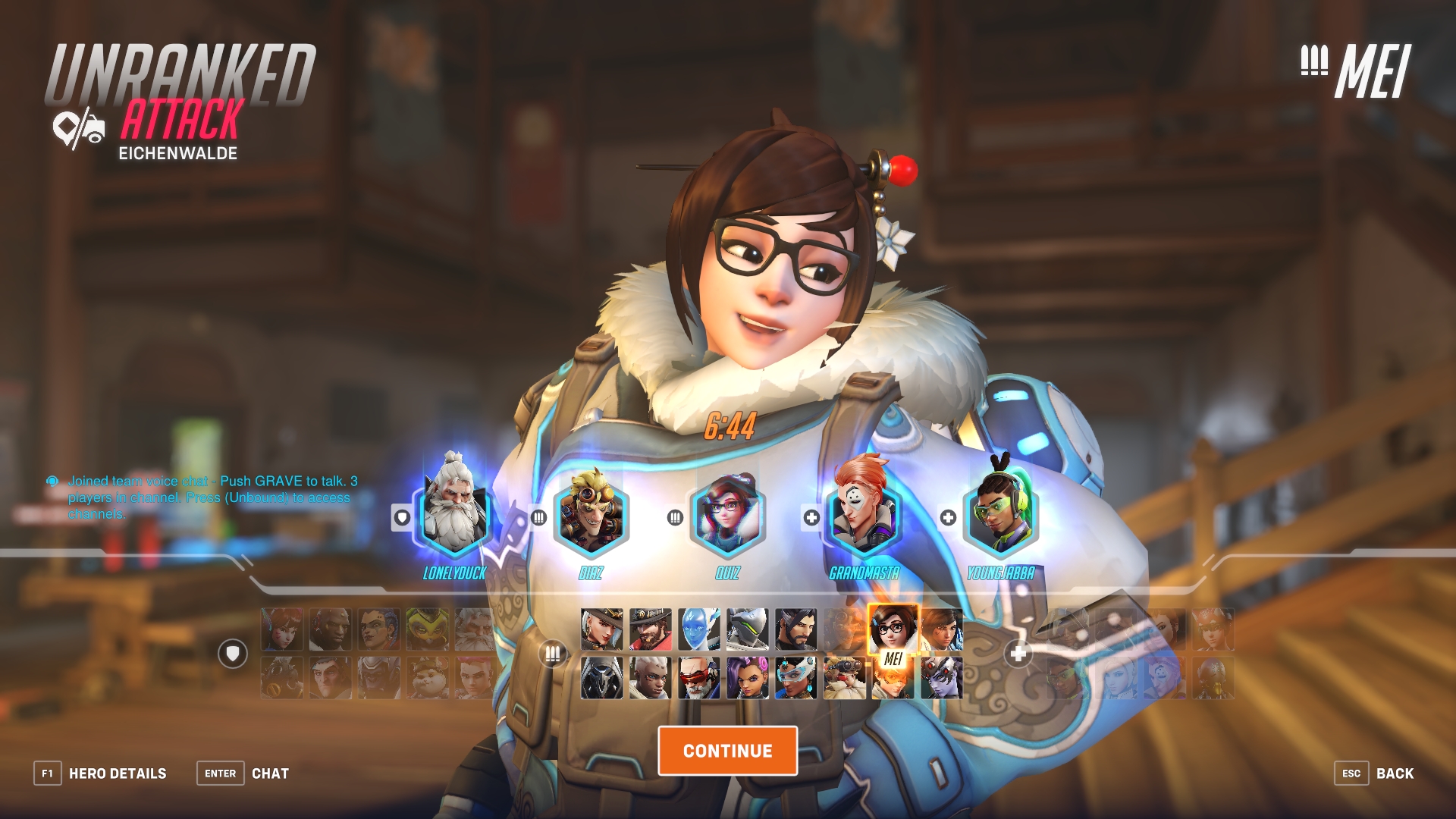Pick the Widowmaker portrait
Image resolution: width=1456 pixels, height=819 pixels.
[942, 678]
